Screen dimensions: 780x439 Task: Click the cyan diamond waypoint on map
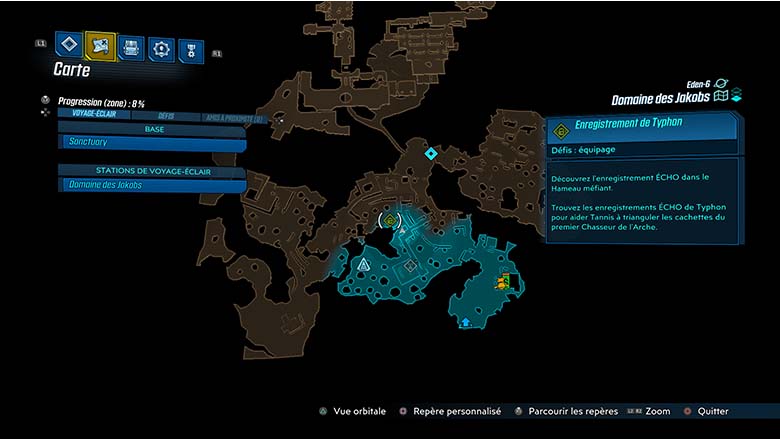point(431,153)
